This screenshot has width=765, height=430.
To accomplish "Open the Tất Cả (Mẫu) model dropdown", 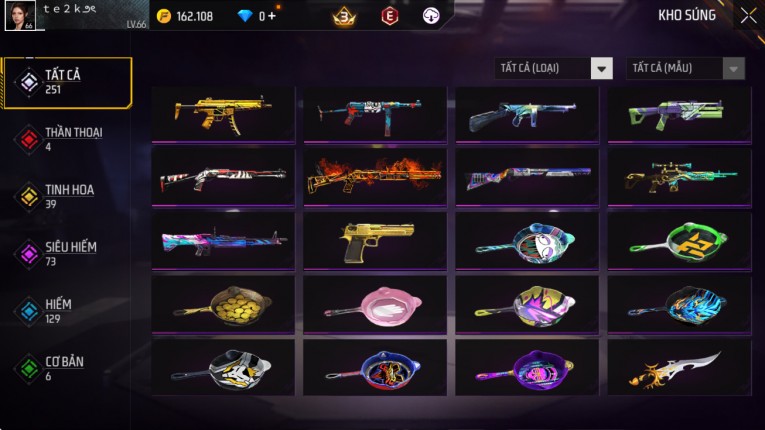I will 685,68.
